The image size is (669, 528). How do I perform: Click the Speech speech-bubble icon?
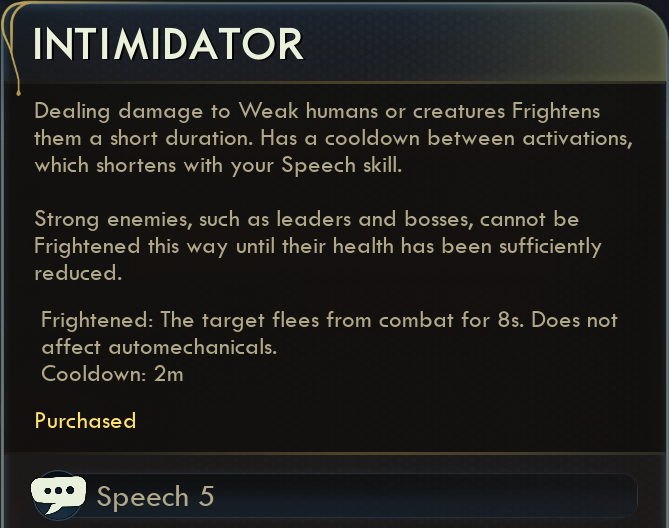(58, 495)
